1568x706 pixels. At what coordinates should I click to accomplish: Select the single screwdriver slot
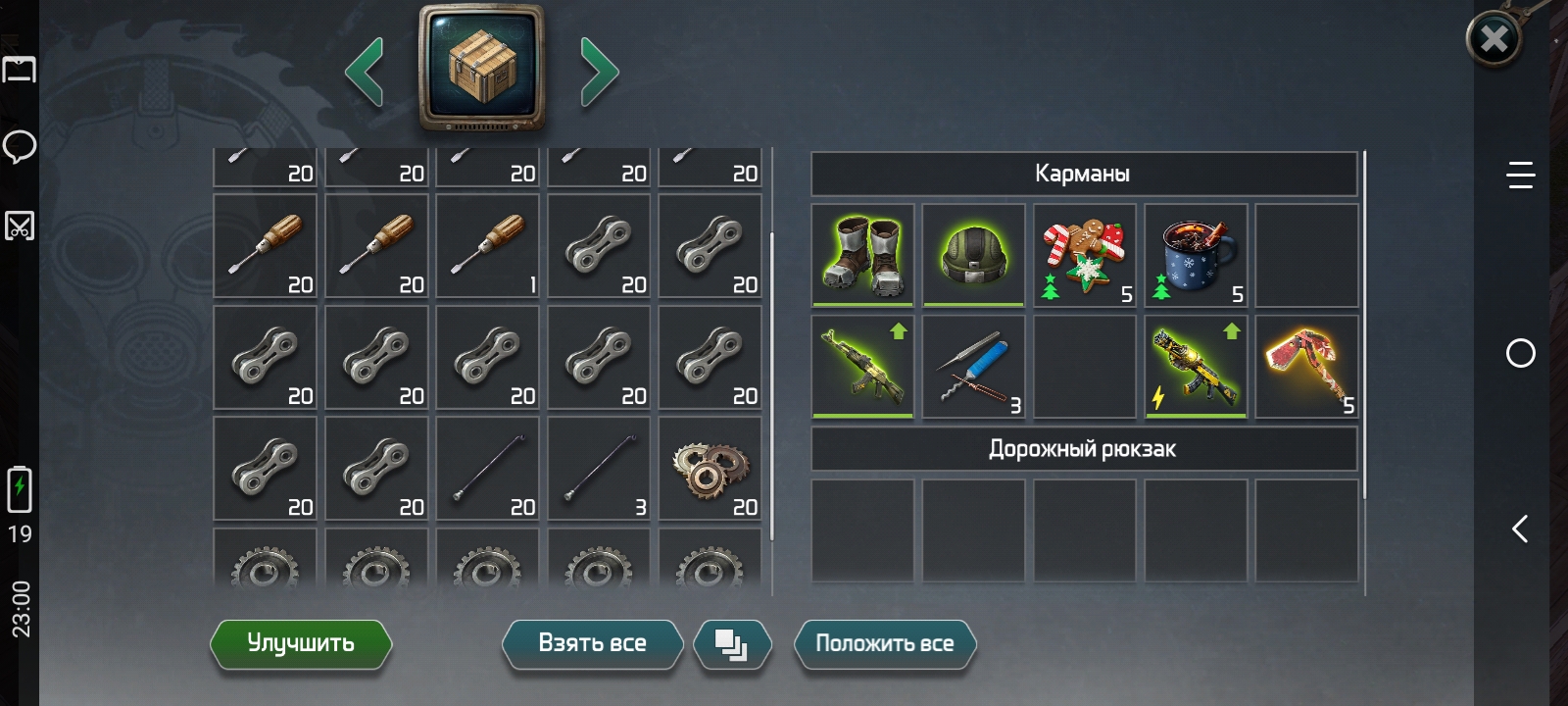[488, 246]
